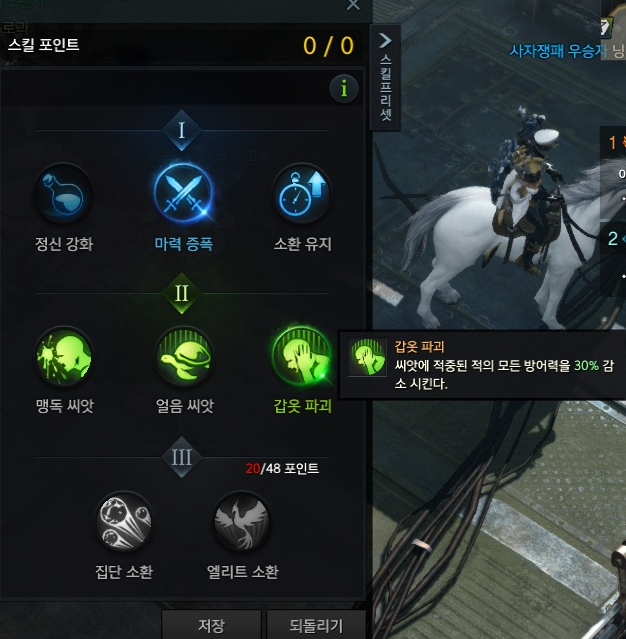Viewport: 626px width, 639px height.
Task: Open the green info icon
Action: tap(344, 89)
